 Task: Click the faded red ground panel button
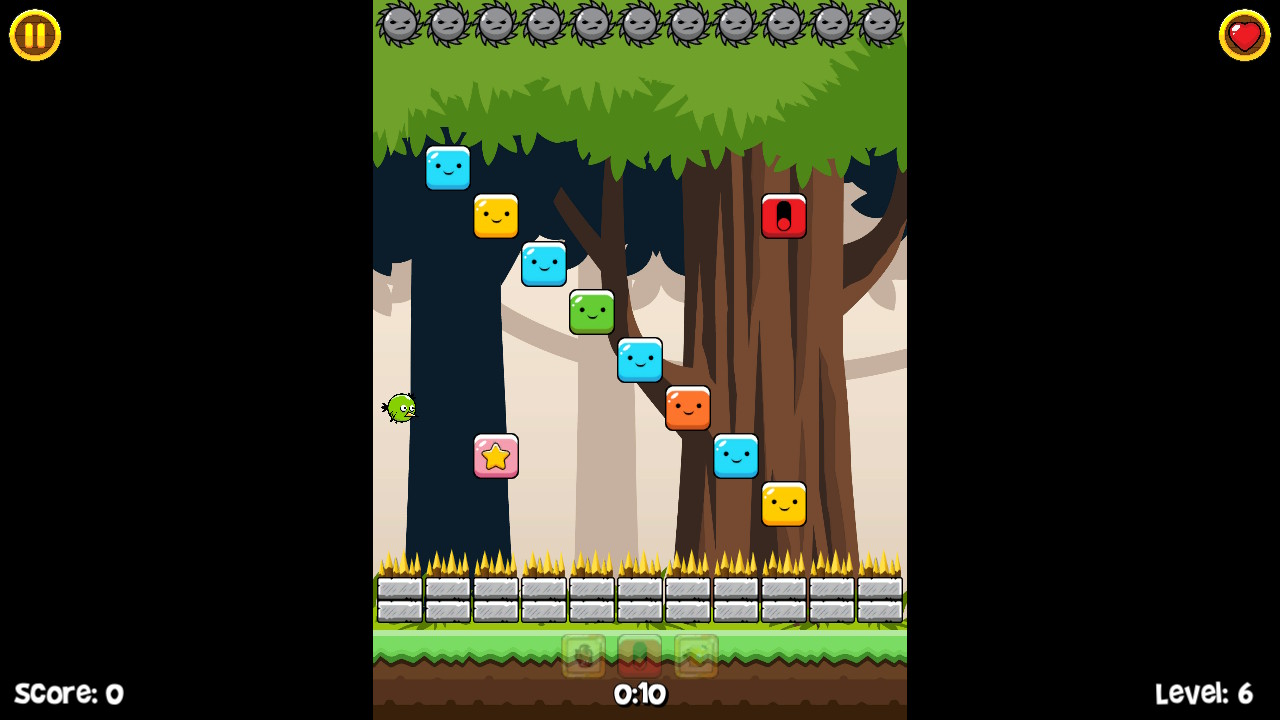pyautogui.click(x=639, y=657)
